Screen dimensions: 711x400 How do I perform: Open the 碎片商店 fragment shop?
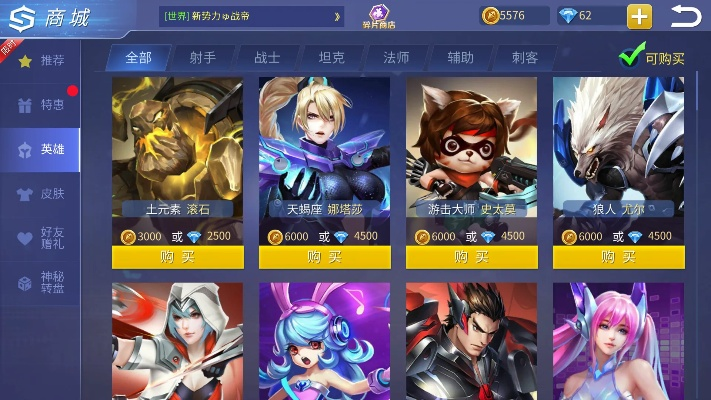tap(378, 17)
